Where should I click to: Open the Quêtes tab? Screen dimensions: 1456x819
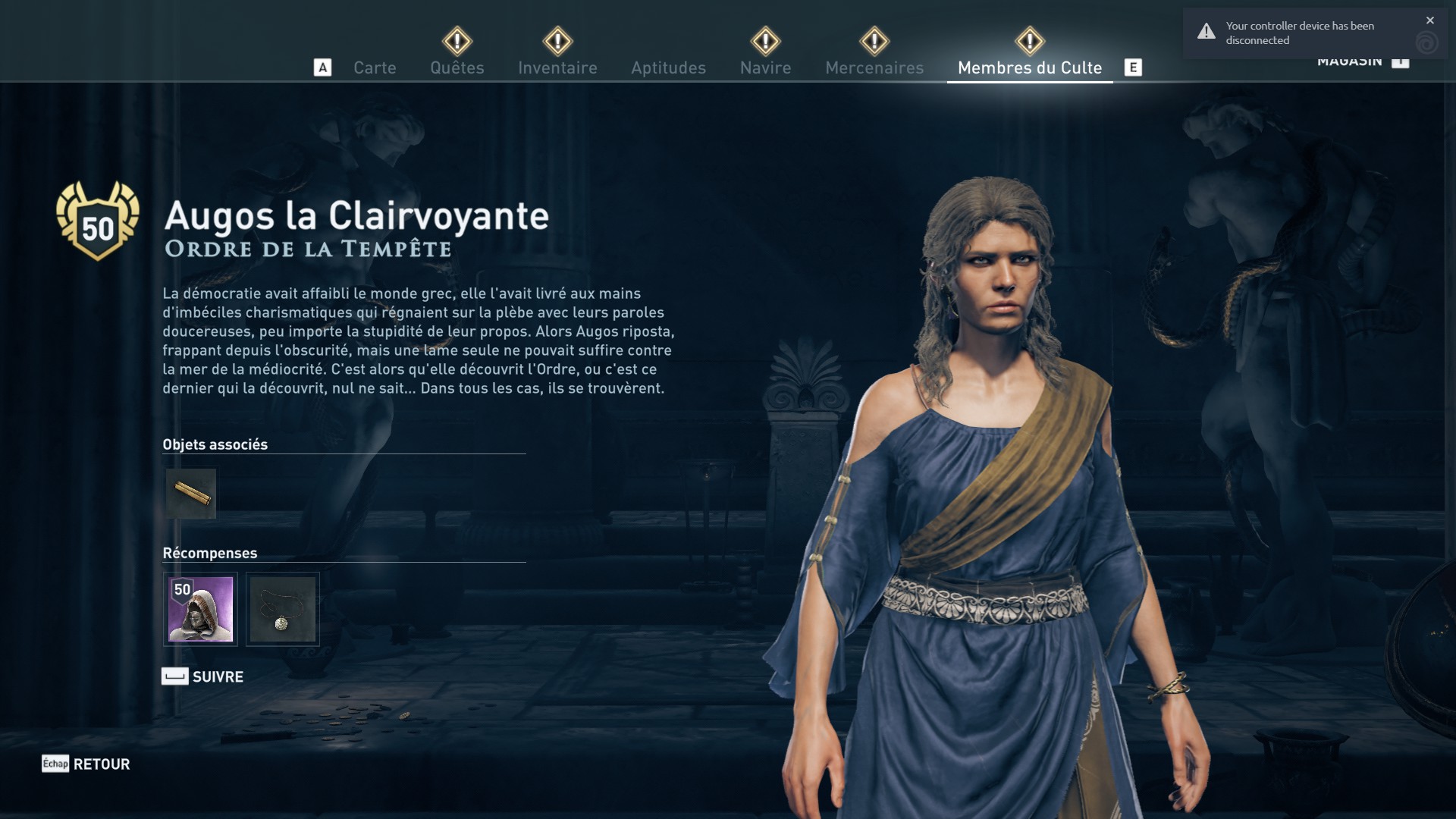(457, 67)
